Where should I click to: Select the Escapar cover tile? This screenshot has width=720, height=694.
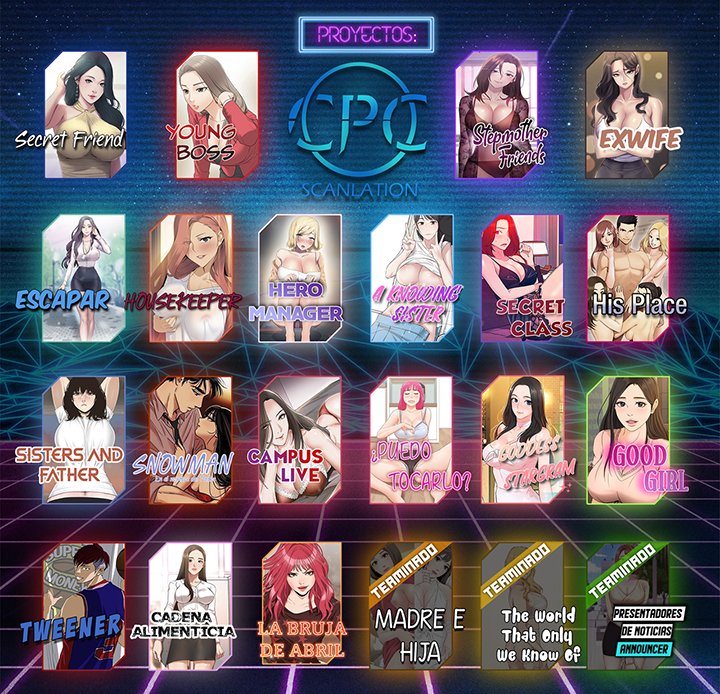(x=84, y=278)
